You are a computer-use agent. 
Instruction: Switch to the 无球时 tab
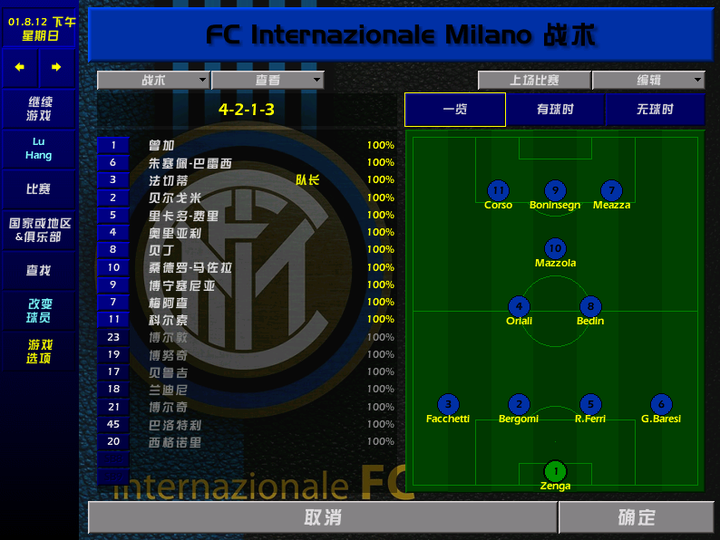(655, 110)
